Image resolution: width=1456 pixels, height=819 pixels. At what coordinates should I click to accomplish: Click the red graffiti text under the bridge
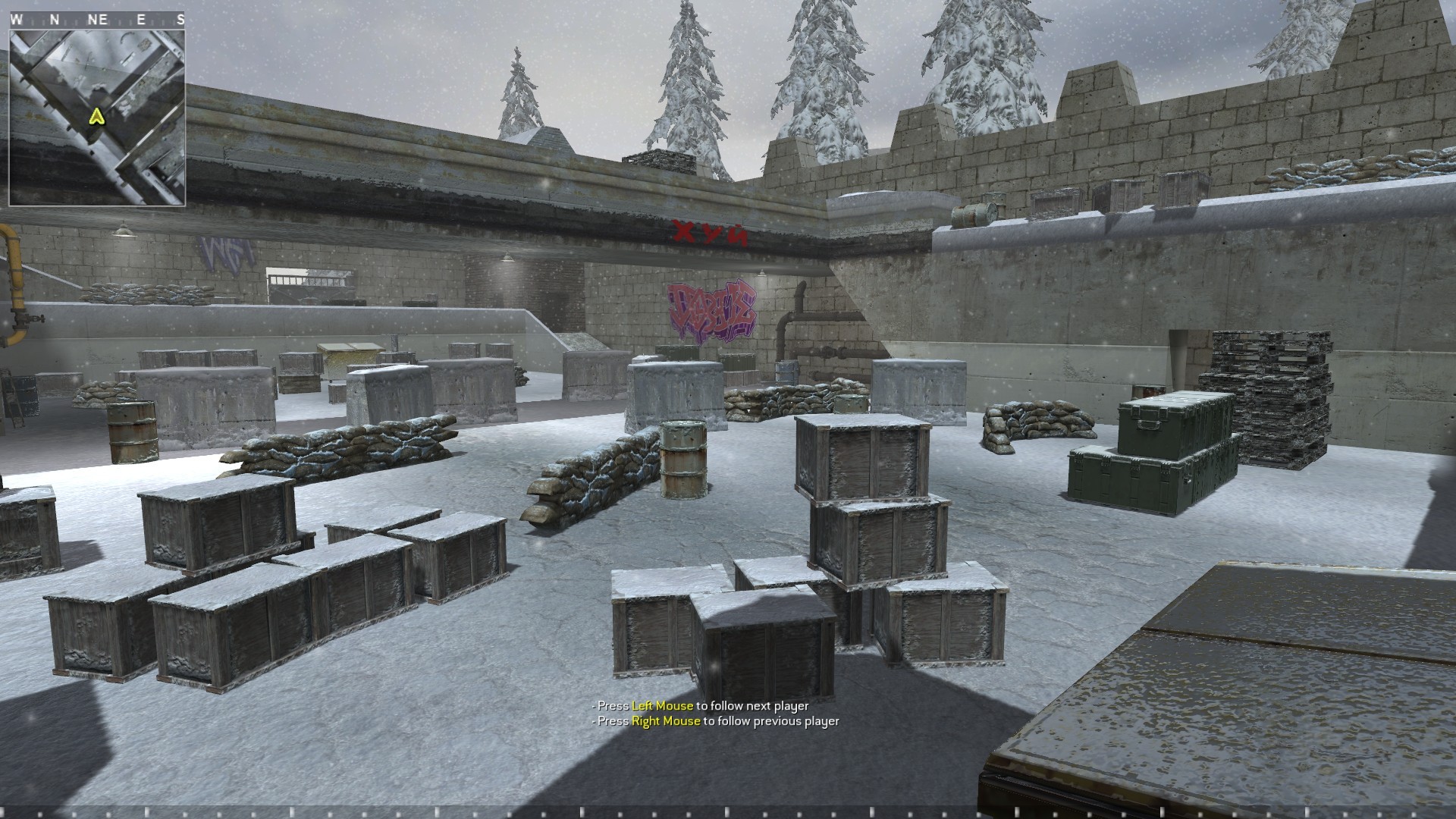tap(708, 230)
